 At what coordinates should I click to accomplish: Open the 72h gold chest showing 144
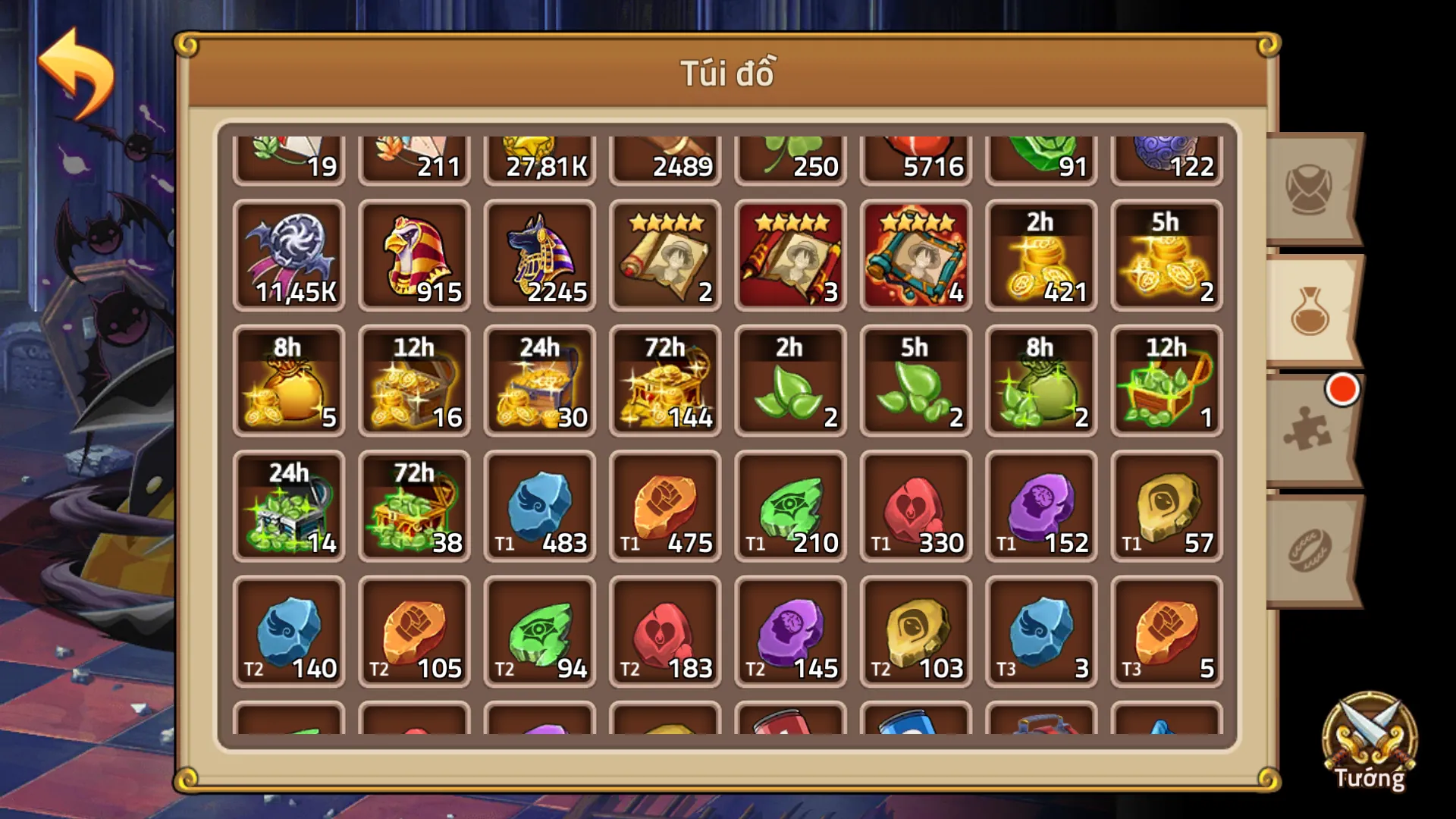[665, 381]
